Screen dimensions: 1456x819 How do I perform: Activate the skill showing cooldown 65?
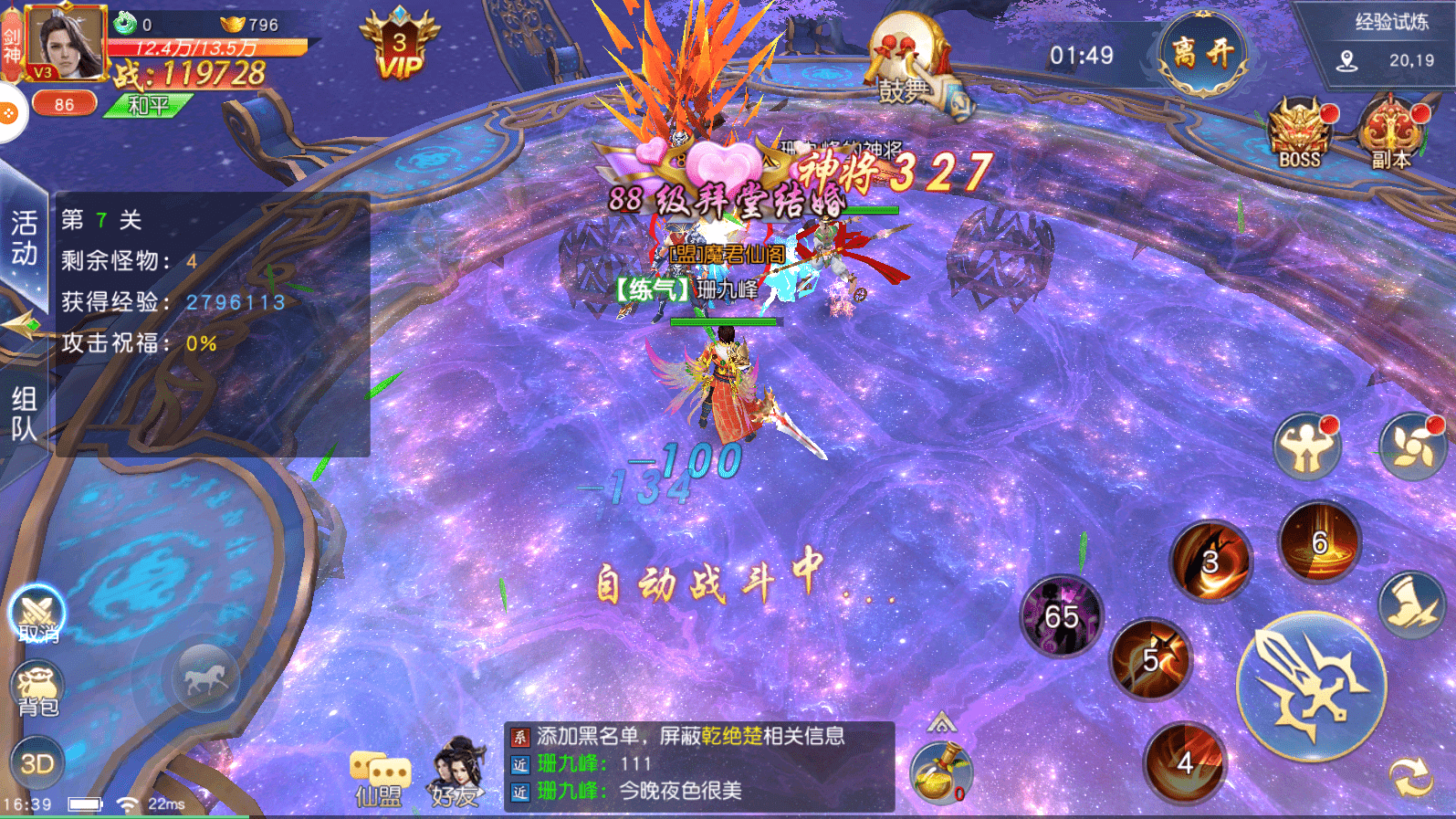click(1061, 616)
